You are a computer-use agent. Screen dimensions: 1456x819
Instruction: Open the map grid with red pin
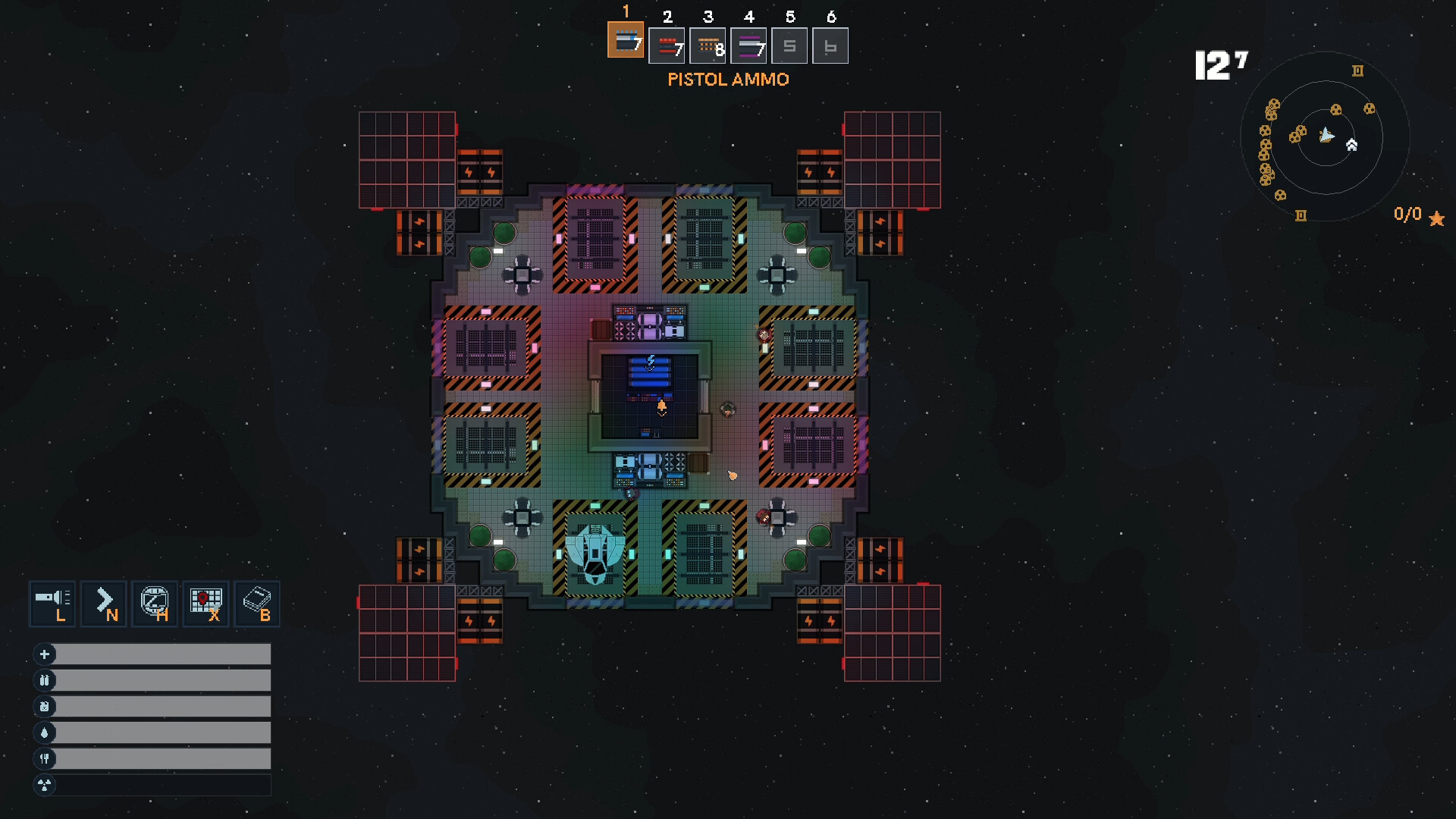coord(206,604)
